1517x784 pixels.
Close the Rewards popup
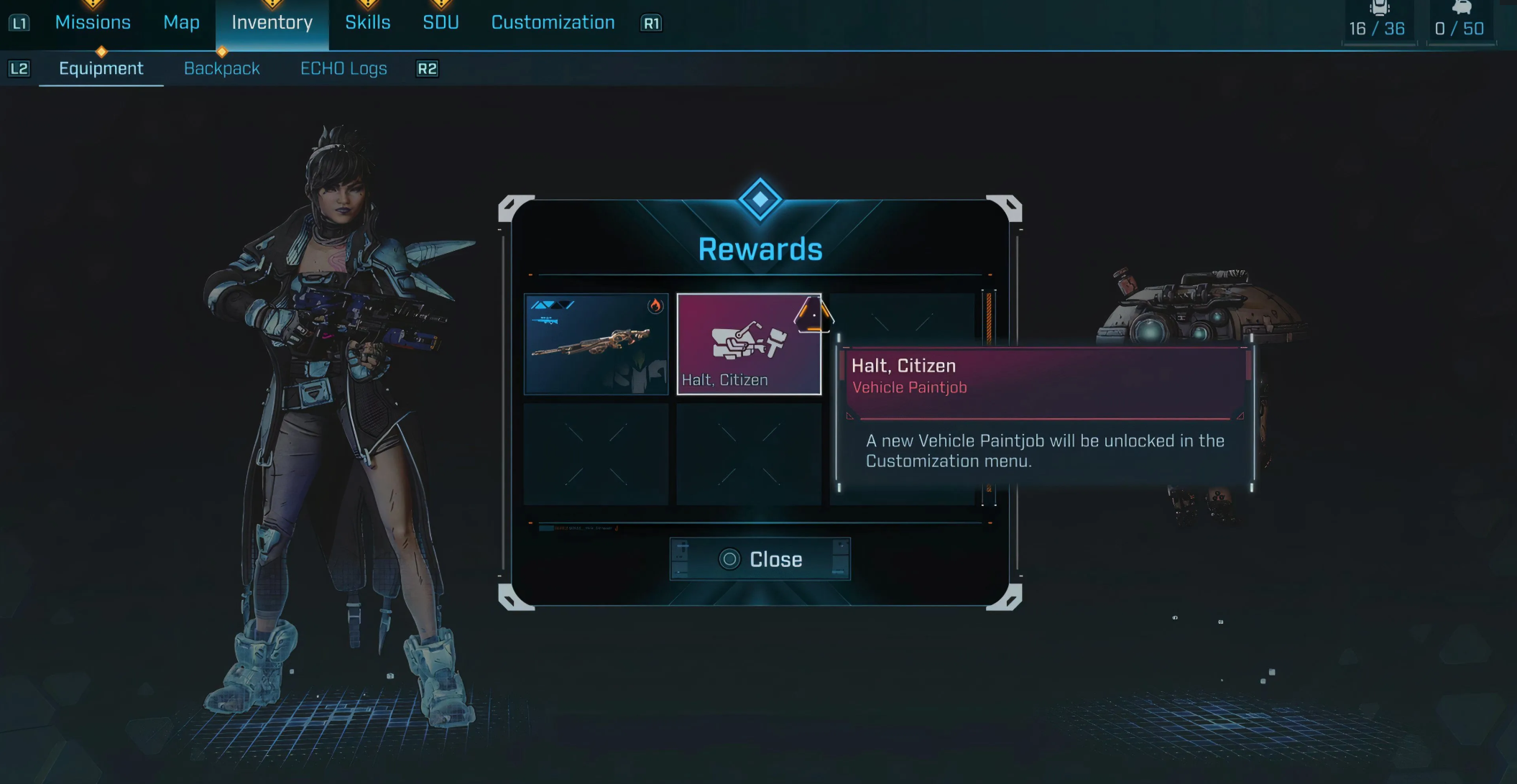760,559
